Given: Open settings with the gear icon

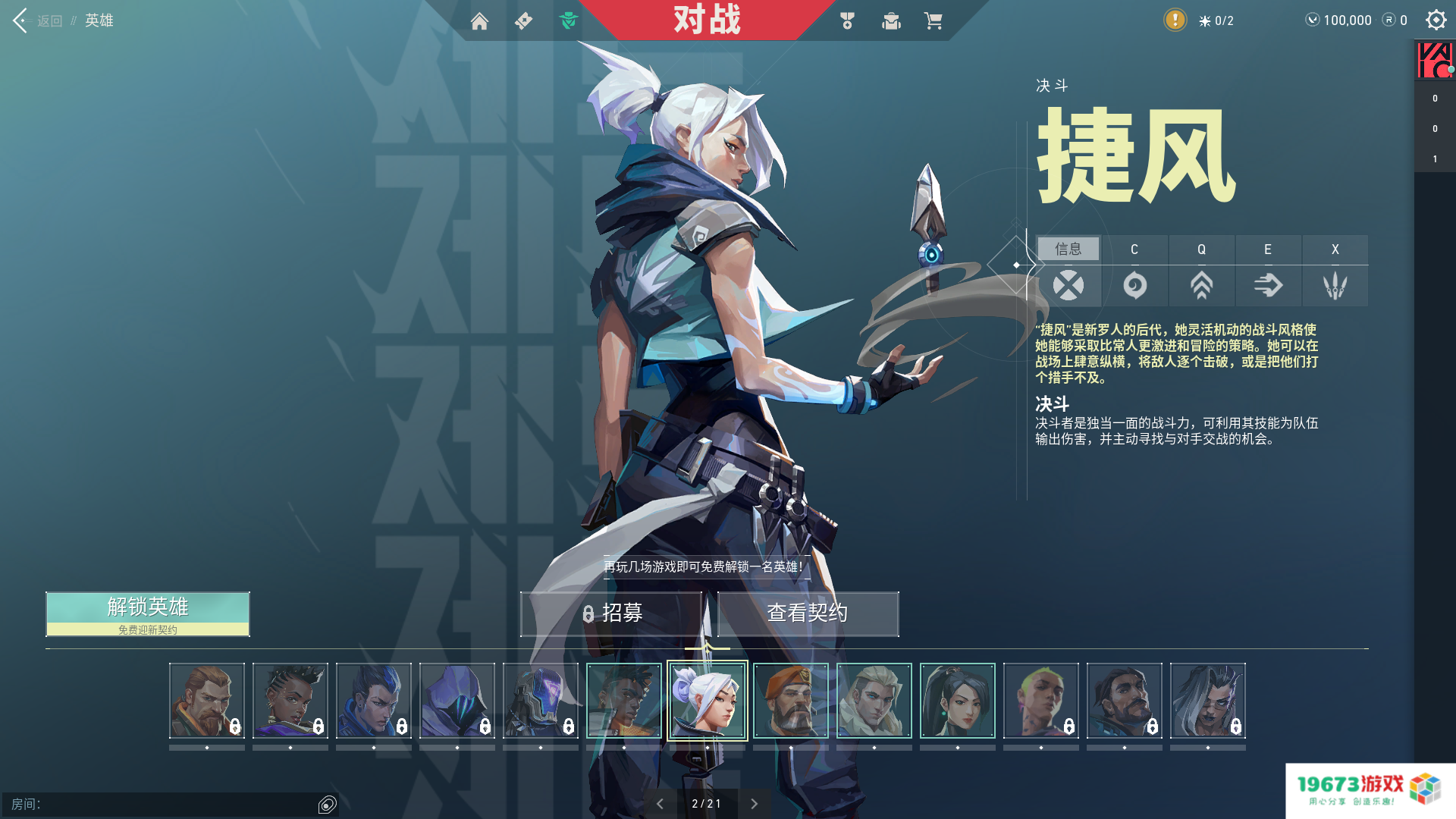Looking at the screenshot, I should pos(1436,20).
